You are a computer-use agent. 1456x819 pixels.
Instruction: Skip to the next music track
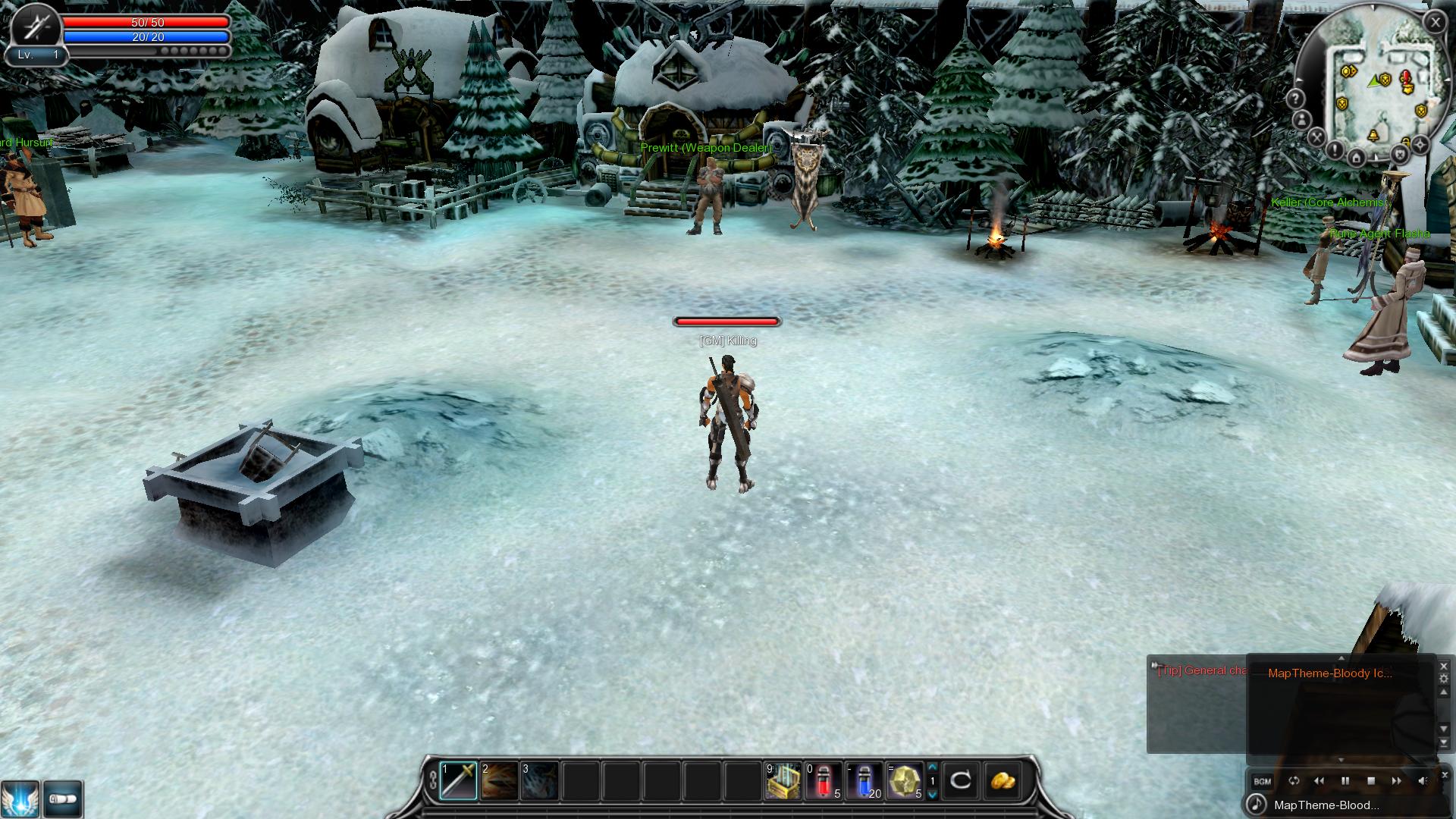[1396, 781]
